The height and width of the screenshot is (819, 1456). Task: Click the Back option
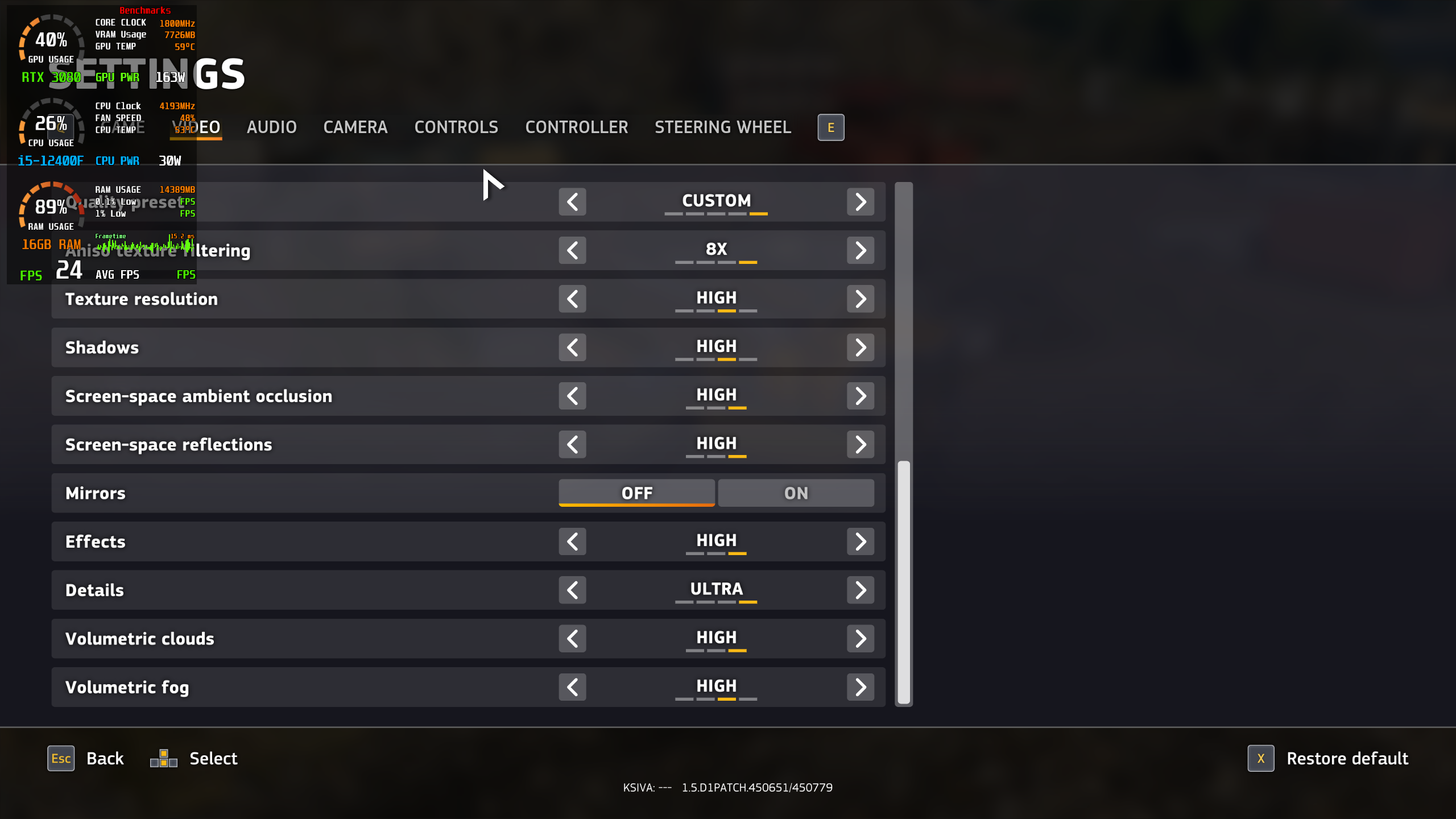click(105, 758)
